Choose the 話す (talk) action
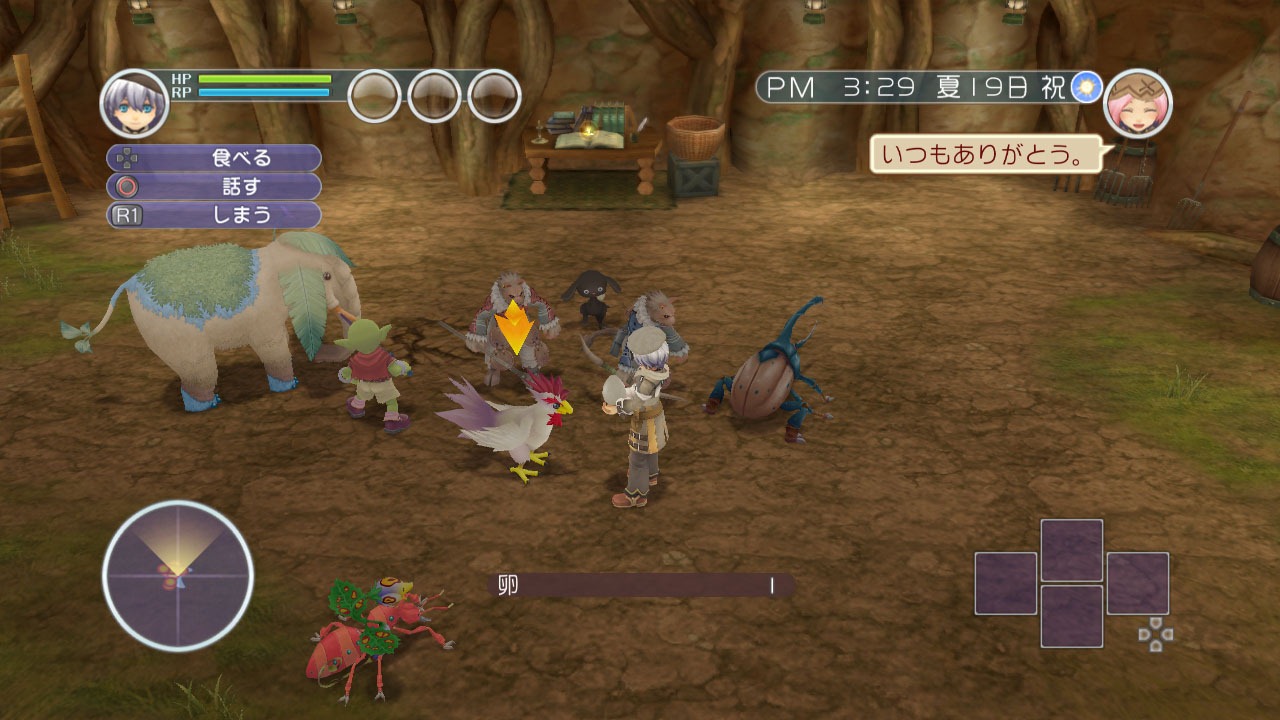1280x720 pixels. 214,186
